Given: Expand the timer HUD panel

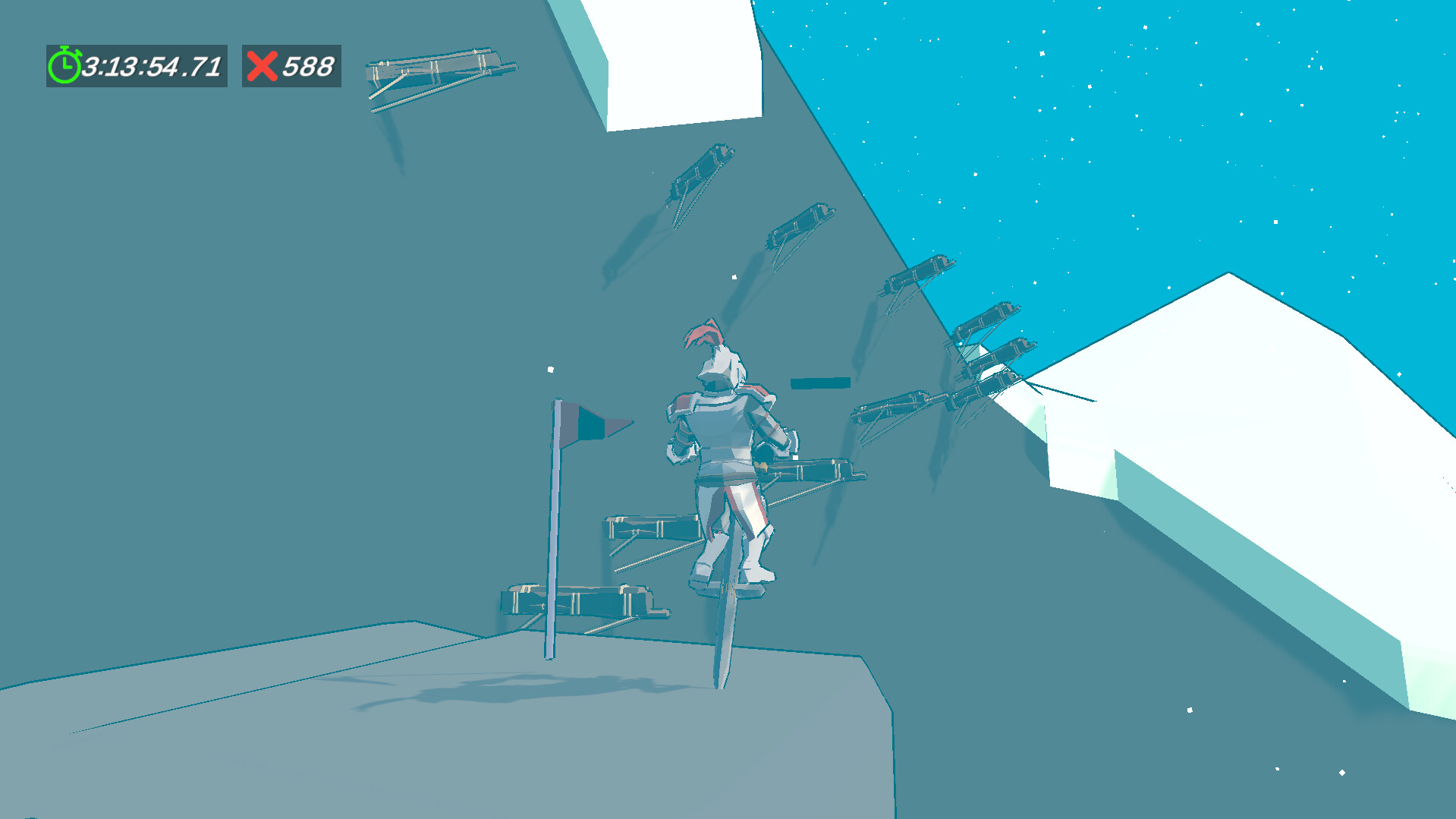Looking at the screenshot, I should 137,66.
